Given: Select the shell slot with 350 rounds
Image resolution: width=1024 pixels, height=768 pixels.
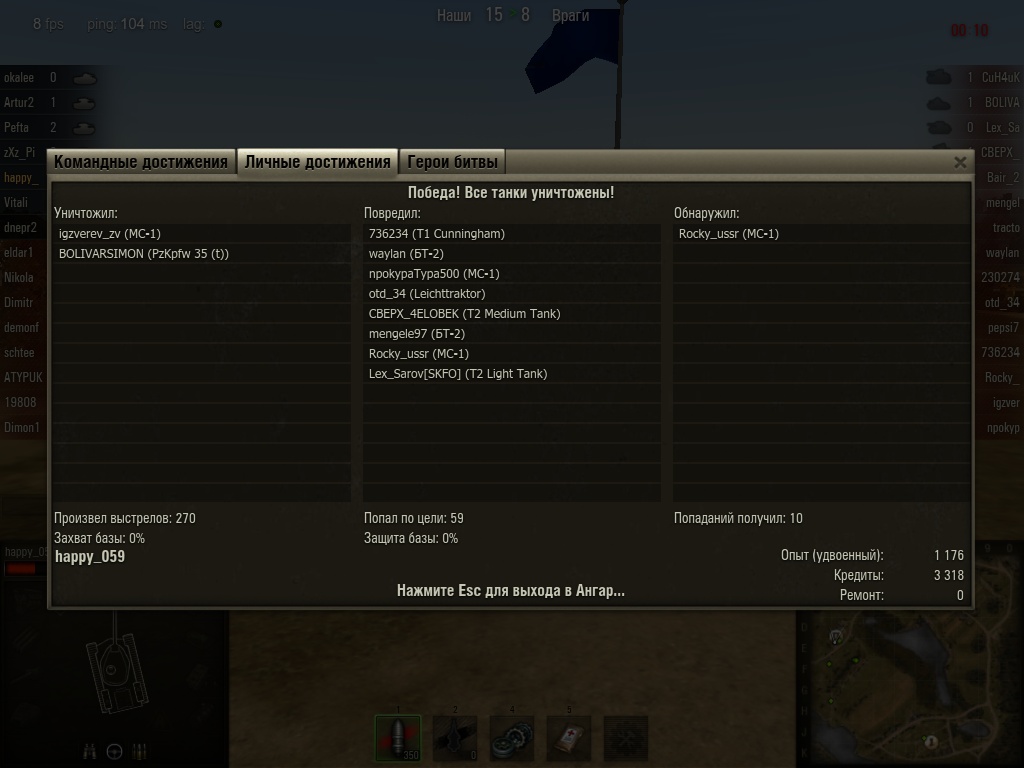Looking at the screenshot, I should tap(398, 738).
